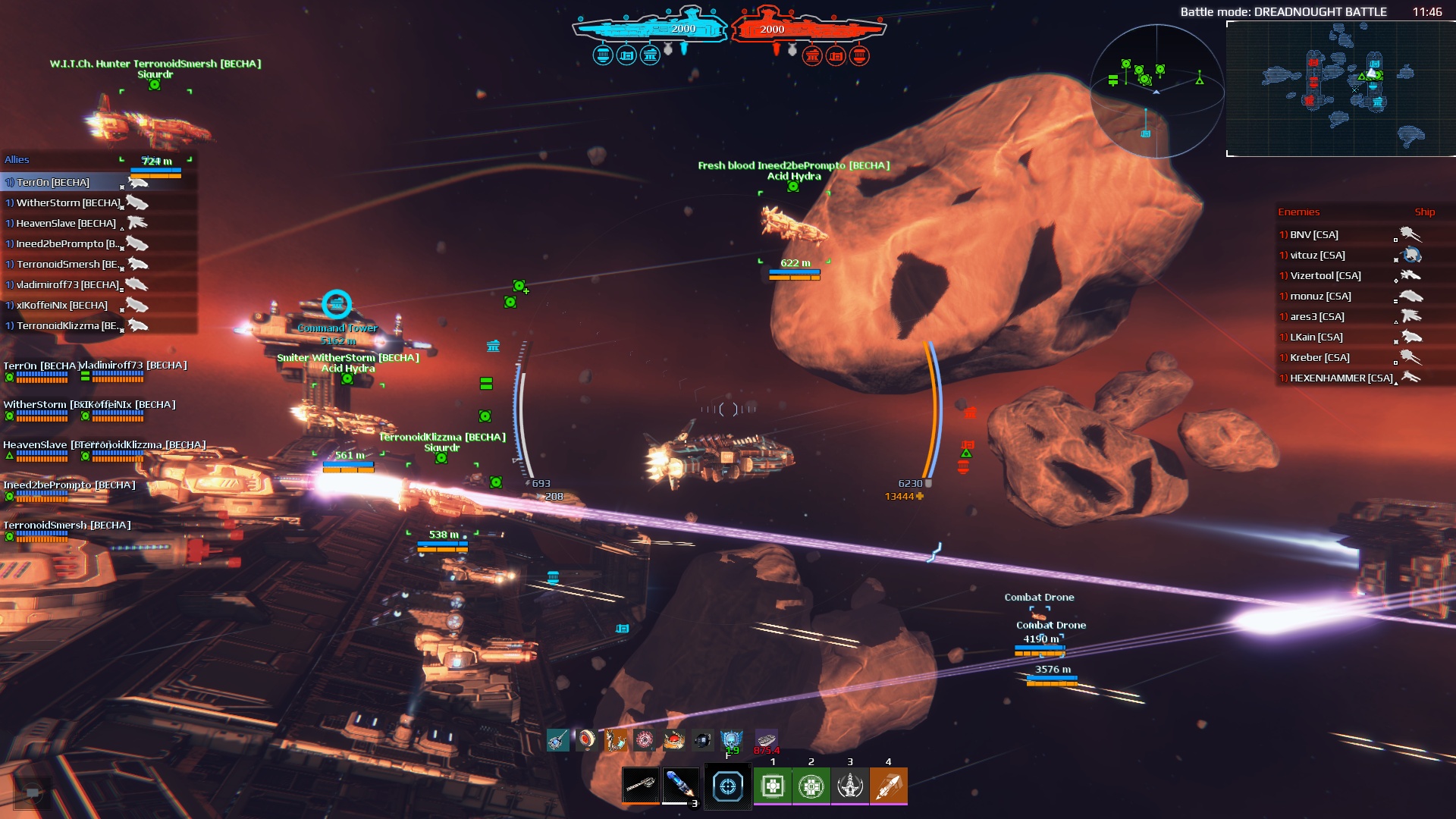1456x819 pixels.
Task: Click the circular radar sphere
Action: pyautogui.click(x=1156, y=91)
